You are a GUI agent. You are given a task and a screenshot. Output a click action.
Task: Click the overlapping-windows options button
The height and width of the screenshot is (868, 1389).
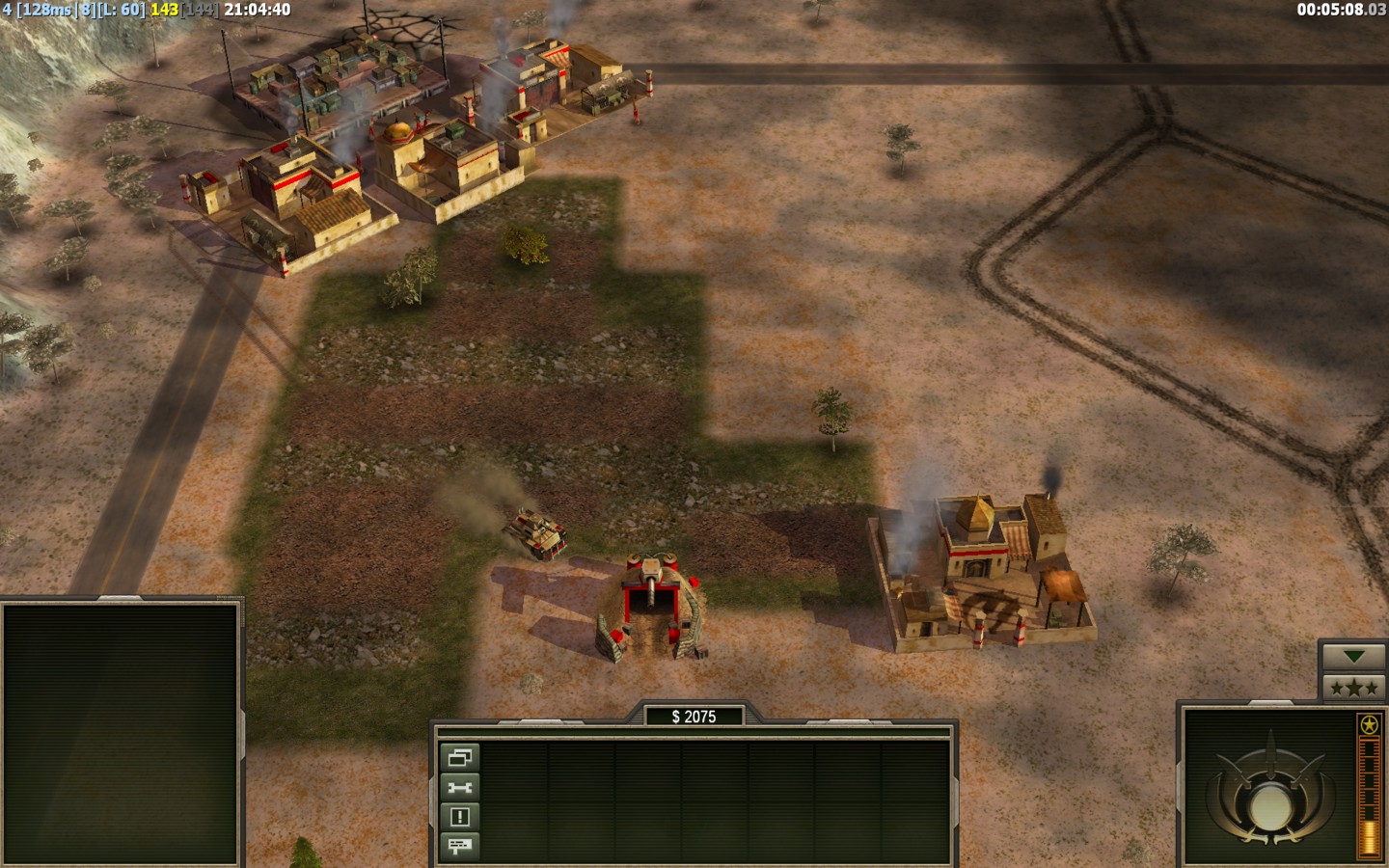tap(459, 758)
